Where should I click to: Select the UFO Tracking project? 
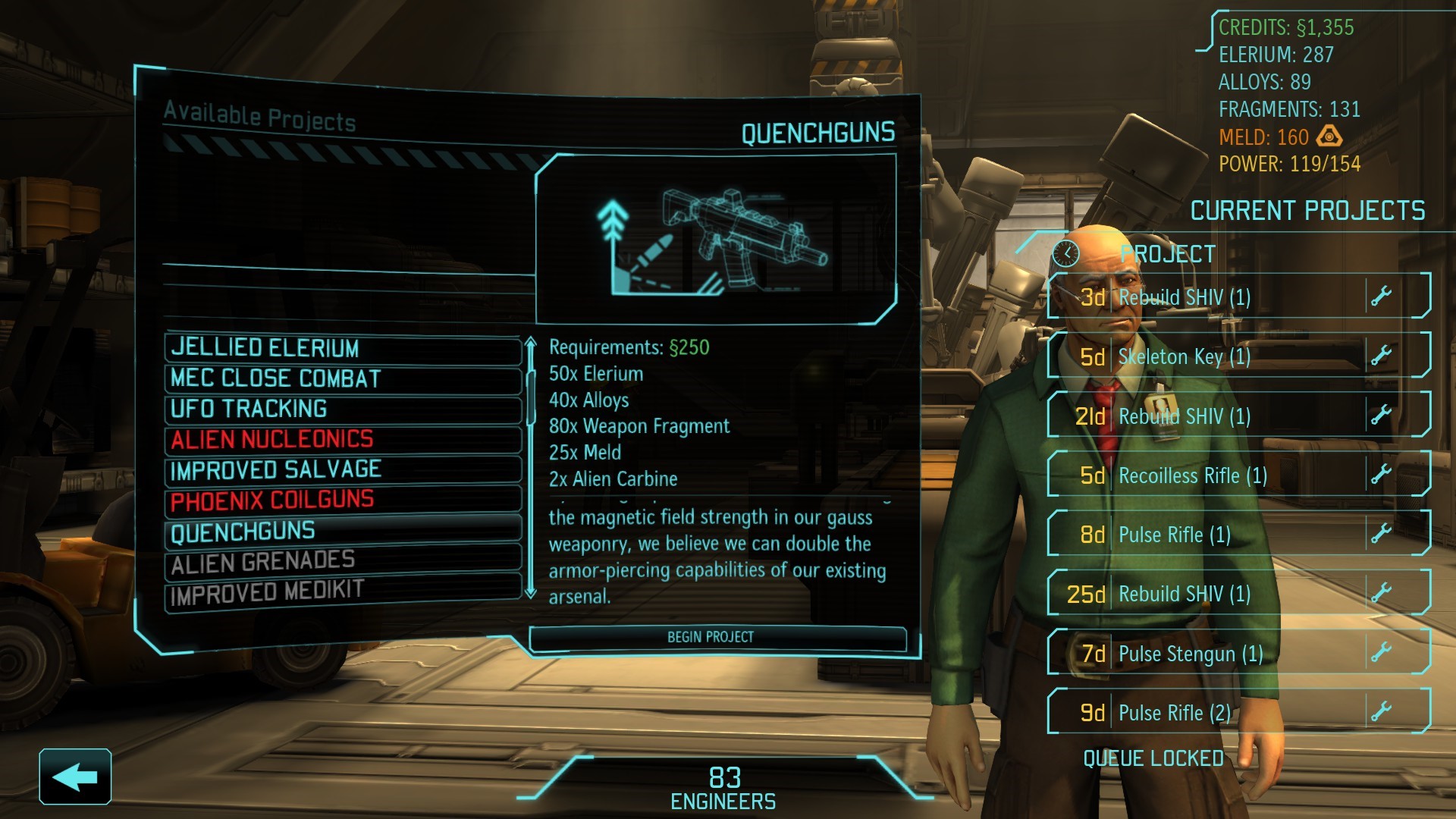click(x=343, y=409)
